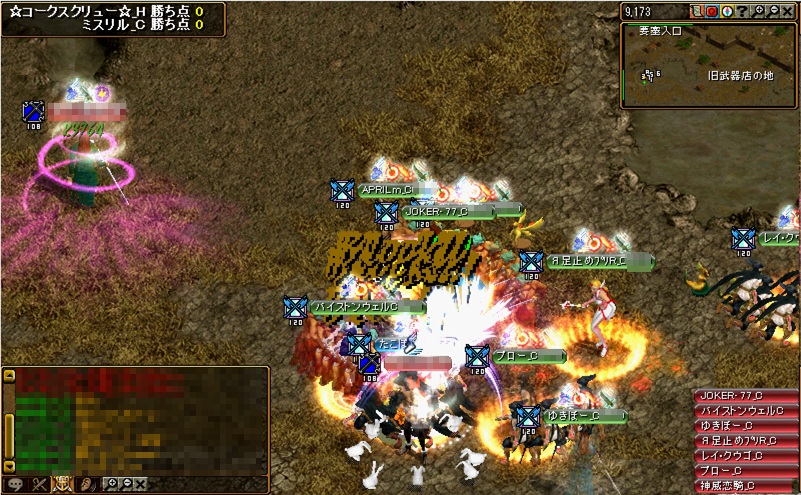Zoom in the minimap with the plus magnifier
The width and height of the screenshot is (801, 495).
pos(759,11)
